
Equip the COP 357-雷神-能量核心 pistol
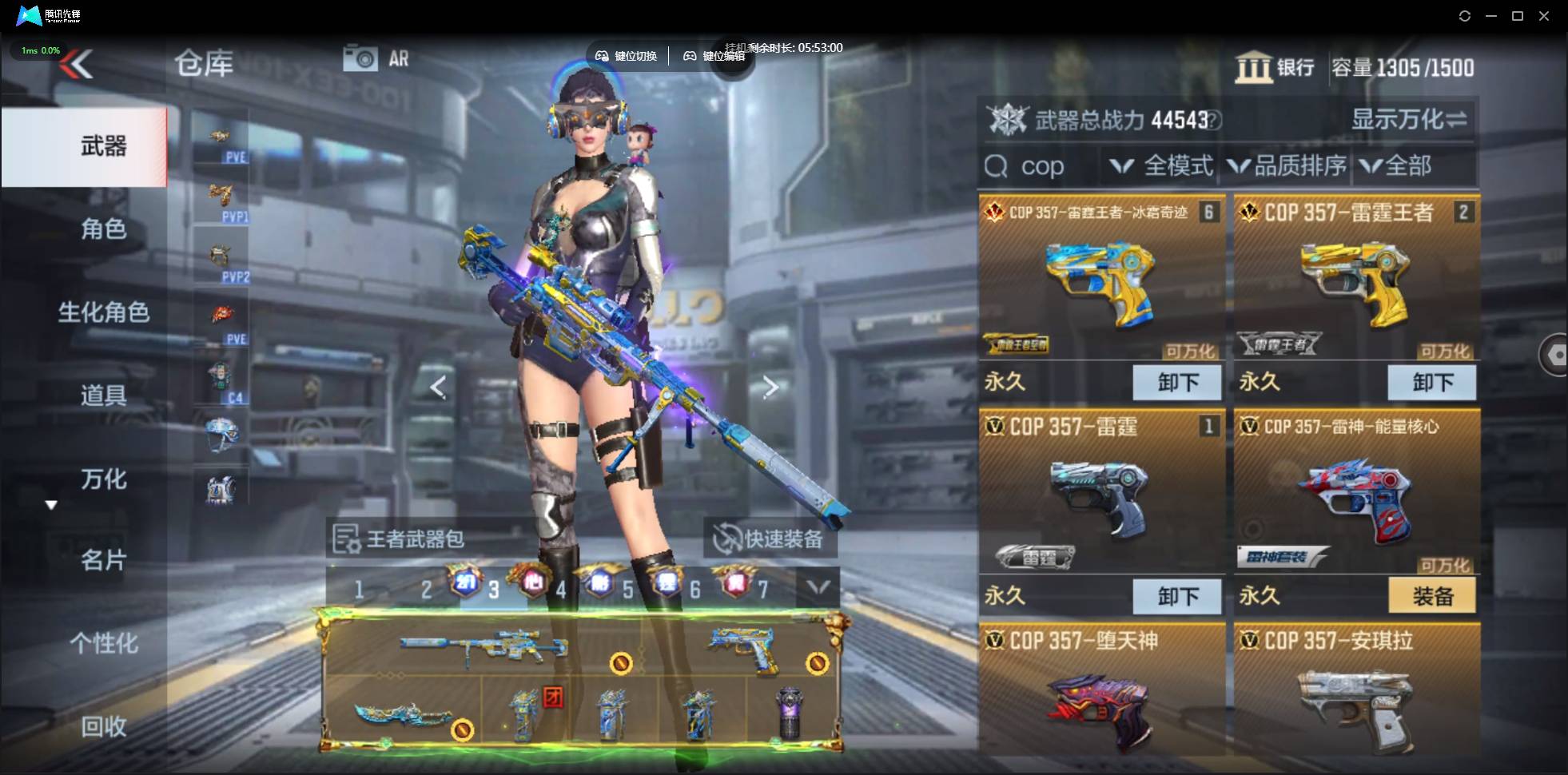(1431, 596)
